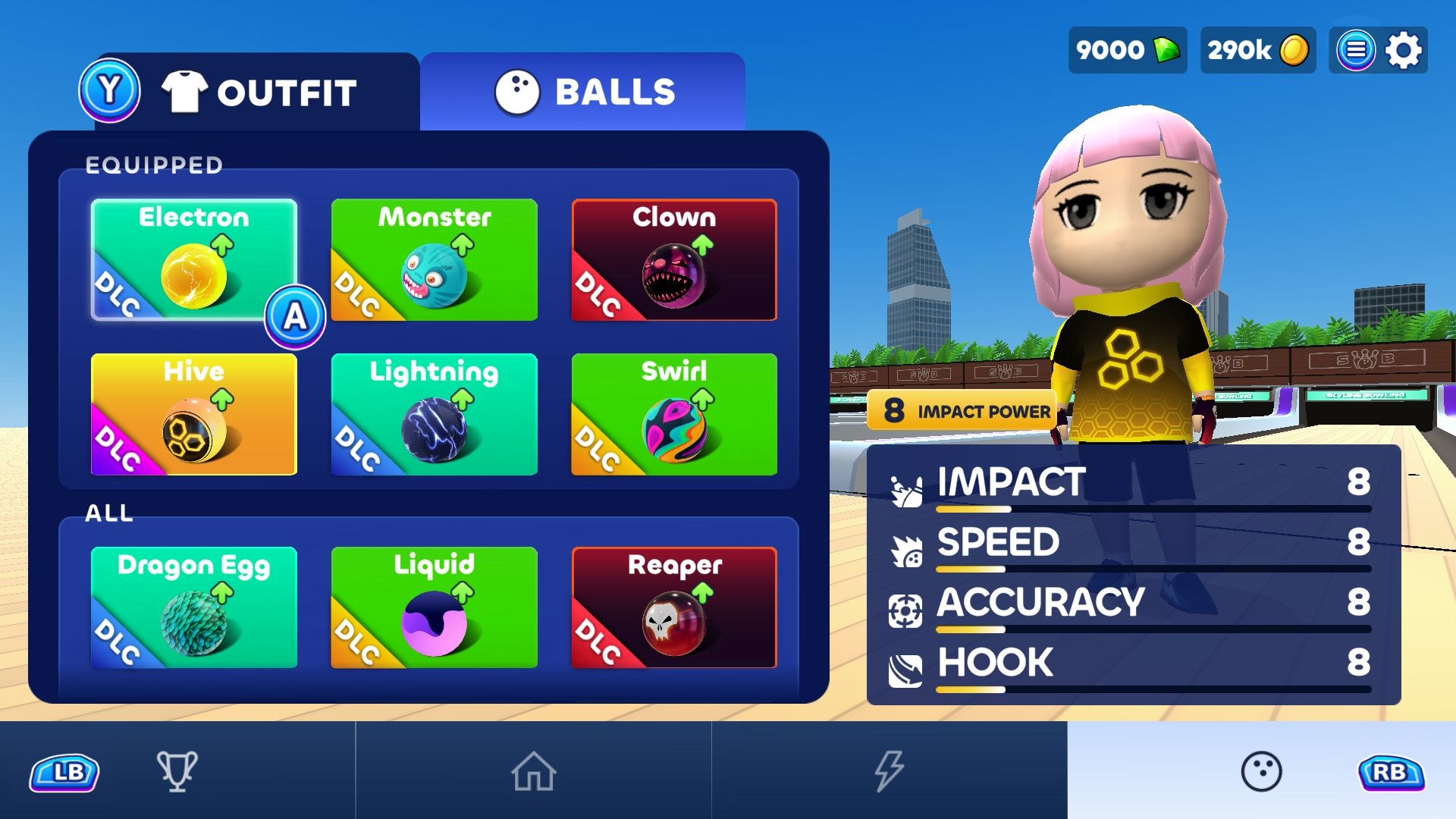The height and width of the screenshot is (819, 1456).
Task: Pick the Clown ball
Action: tap(674, 259)
